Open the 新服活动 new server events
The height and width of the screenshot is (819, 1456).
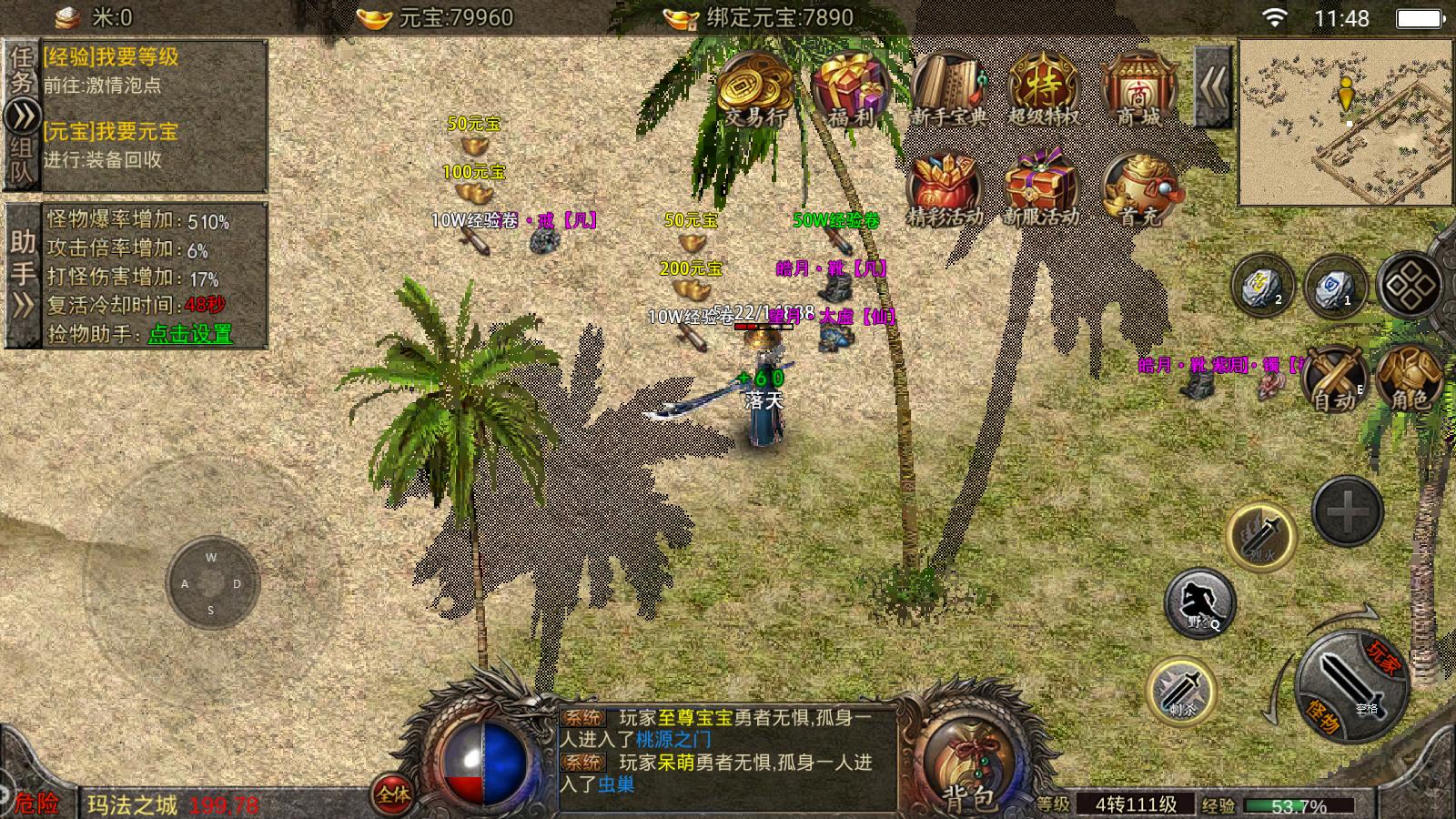1041,189
